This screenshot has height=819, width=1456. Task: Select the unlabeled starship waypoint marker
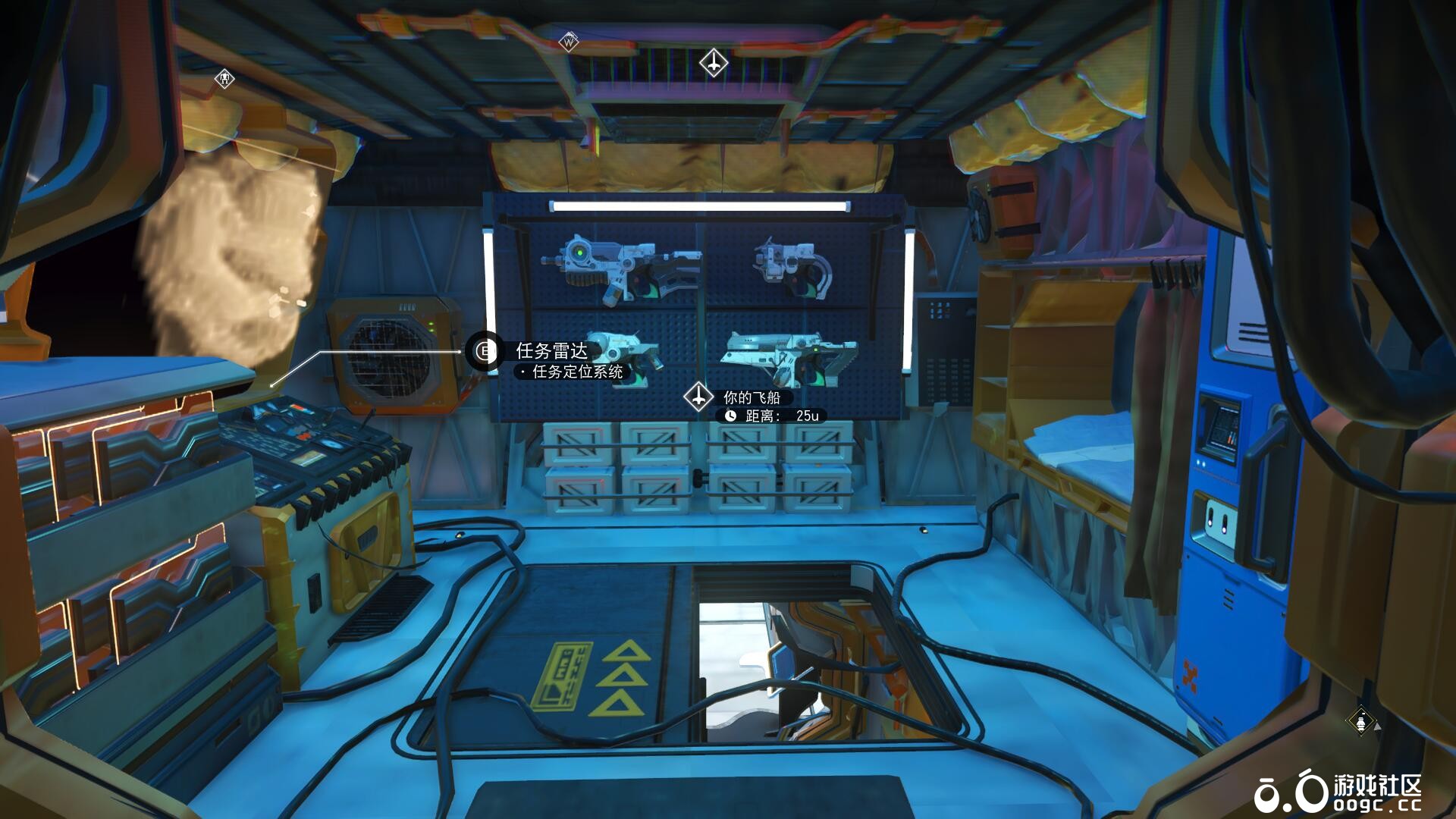pyautogui.click(x=713, y=62)
